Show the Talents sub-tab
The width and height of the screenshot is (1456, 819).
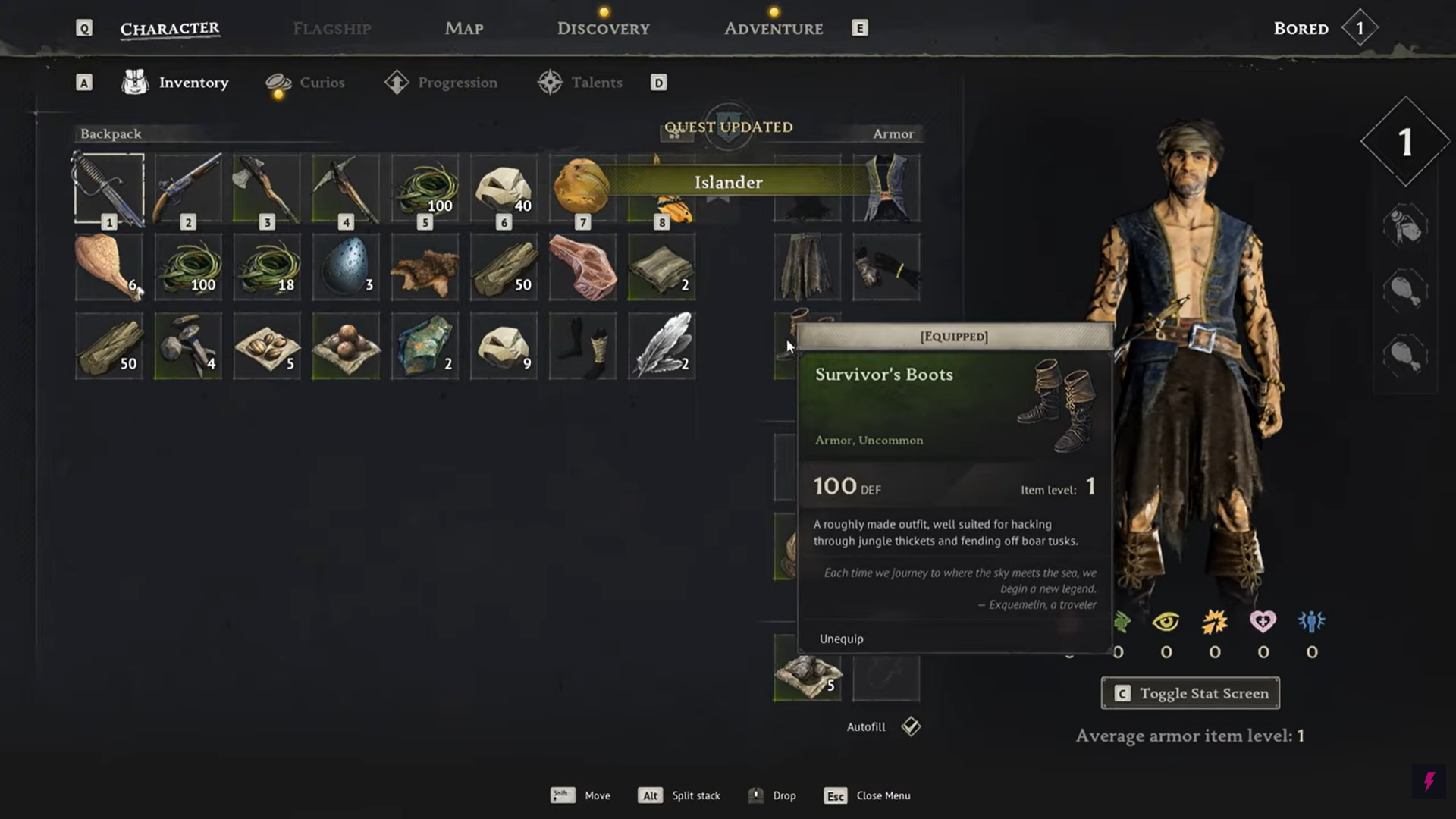point(596,83)
